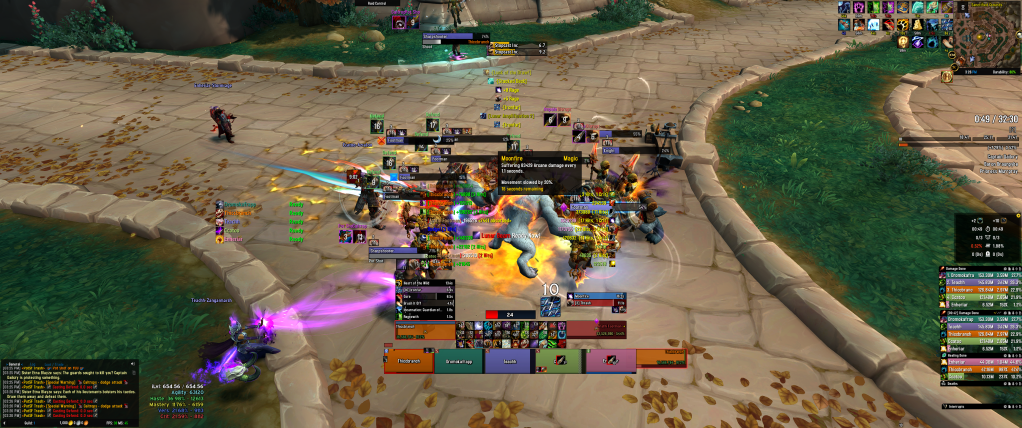Target Grashakaflapp in the party frames
Screen dimensions: 1022x428
click(x=459, y=361)
